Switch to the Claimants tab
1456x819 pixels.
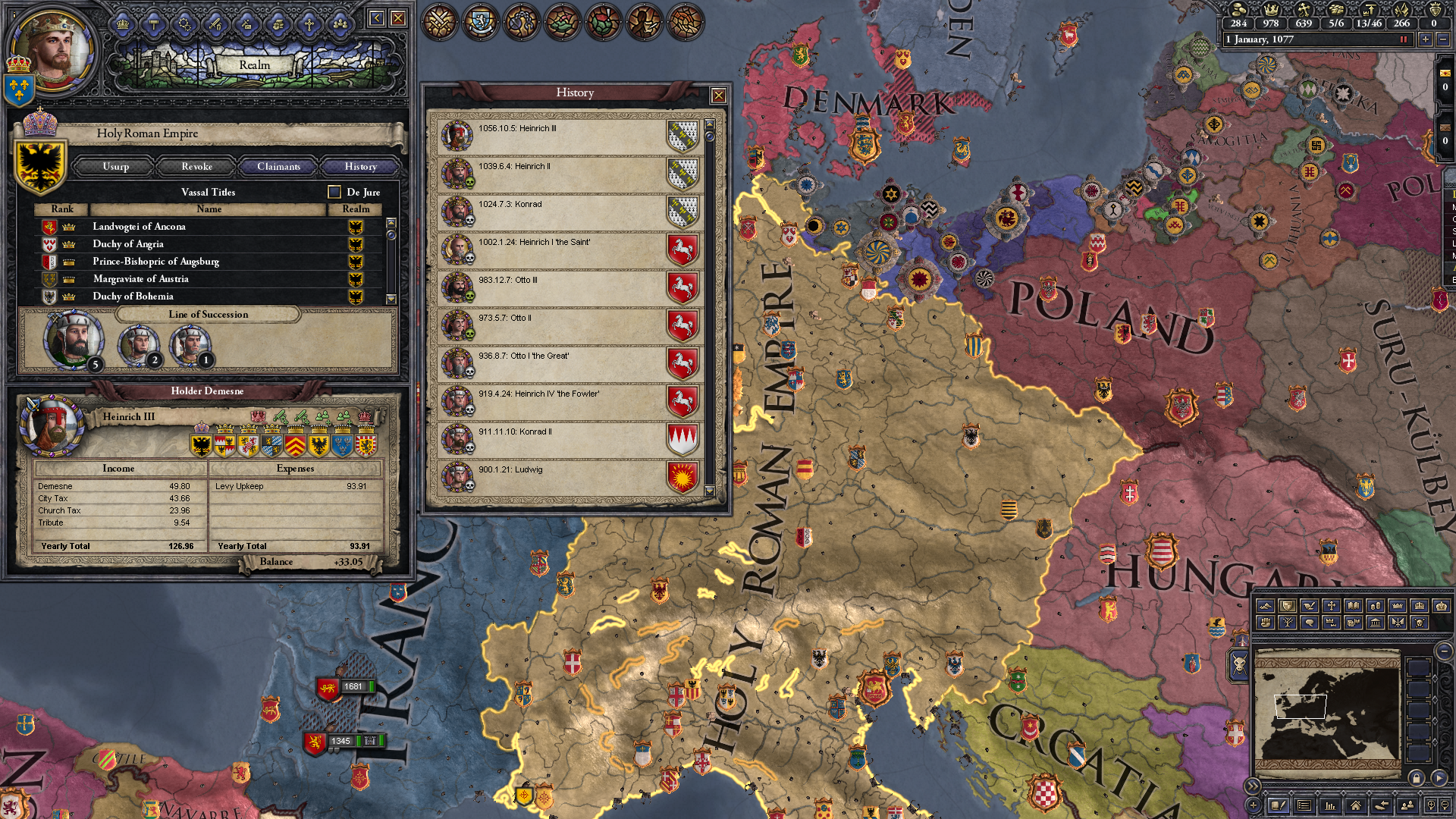tap(278, 166)
